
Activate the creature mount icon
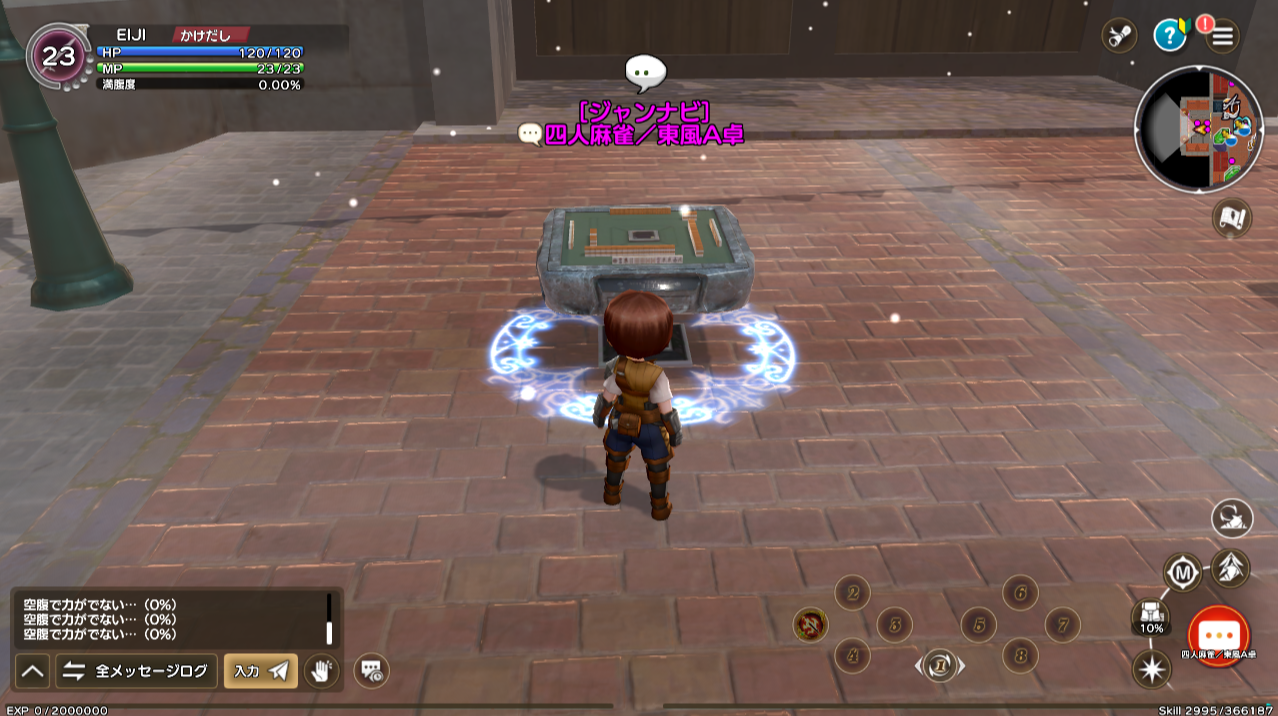pyautogui.click(x=1232, y=518)
